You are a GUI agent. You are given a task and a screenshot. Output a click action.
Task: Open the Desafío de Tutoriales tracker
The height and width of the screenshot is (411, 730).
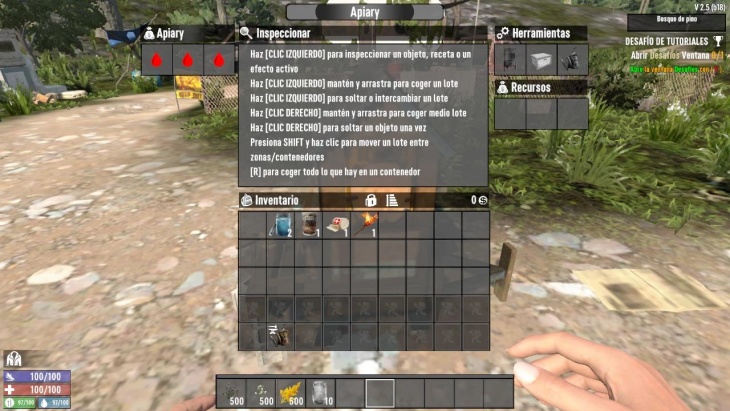coord(667,42)
